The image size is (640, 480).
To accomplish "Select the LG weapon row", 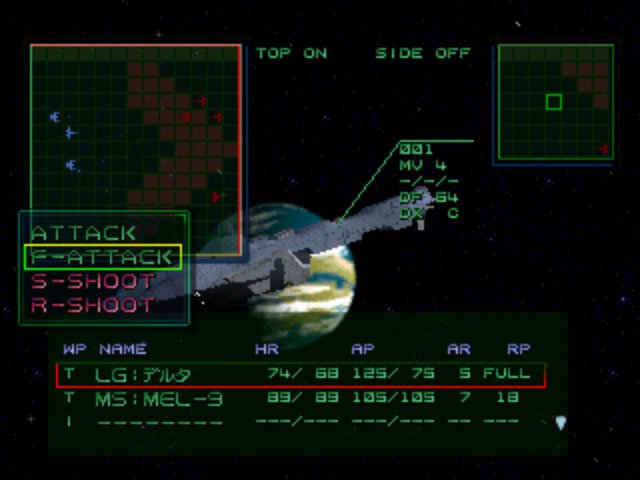I will (301, 375).
